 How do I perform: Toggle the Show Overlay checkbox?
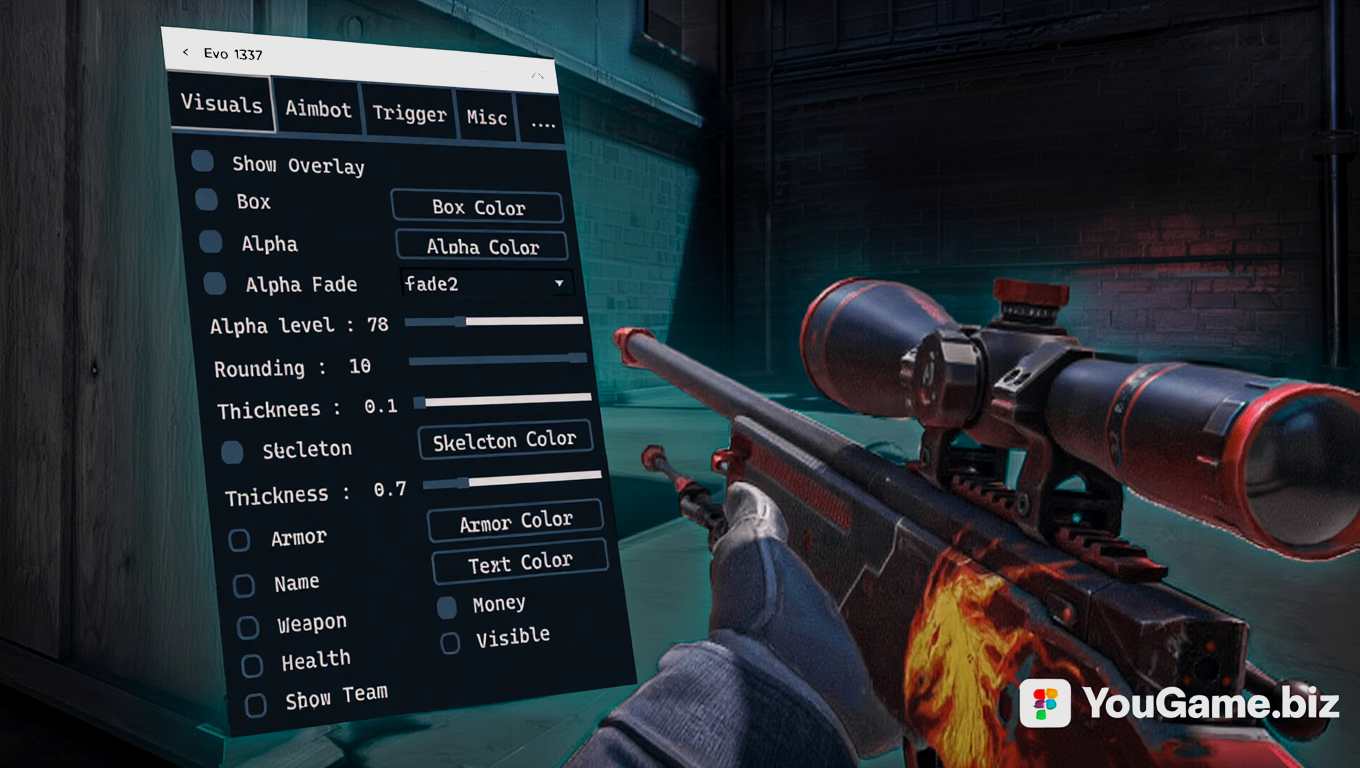coord(203,161)
